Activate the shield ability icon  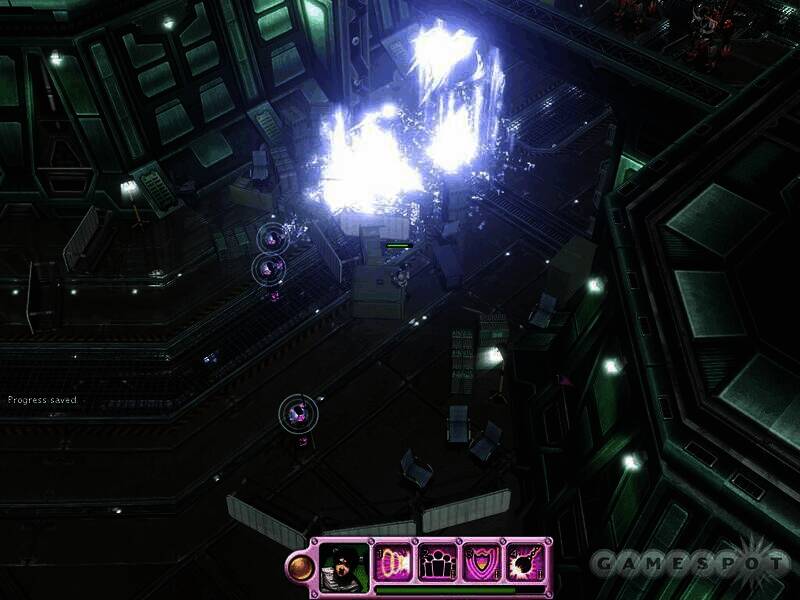pyautogui.click(x=480, y=562)
